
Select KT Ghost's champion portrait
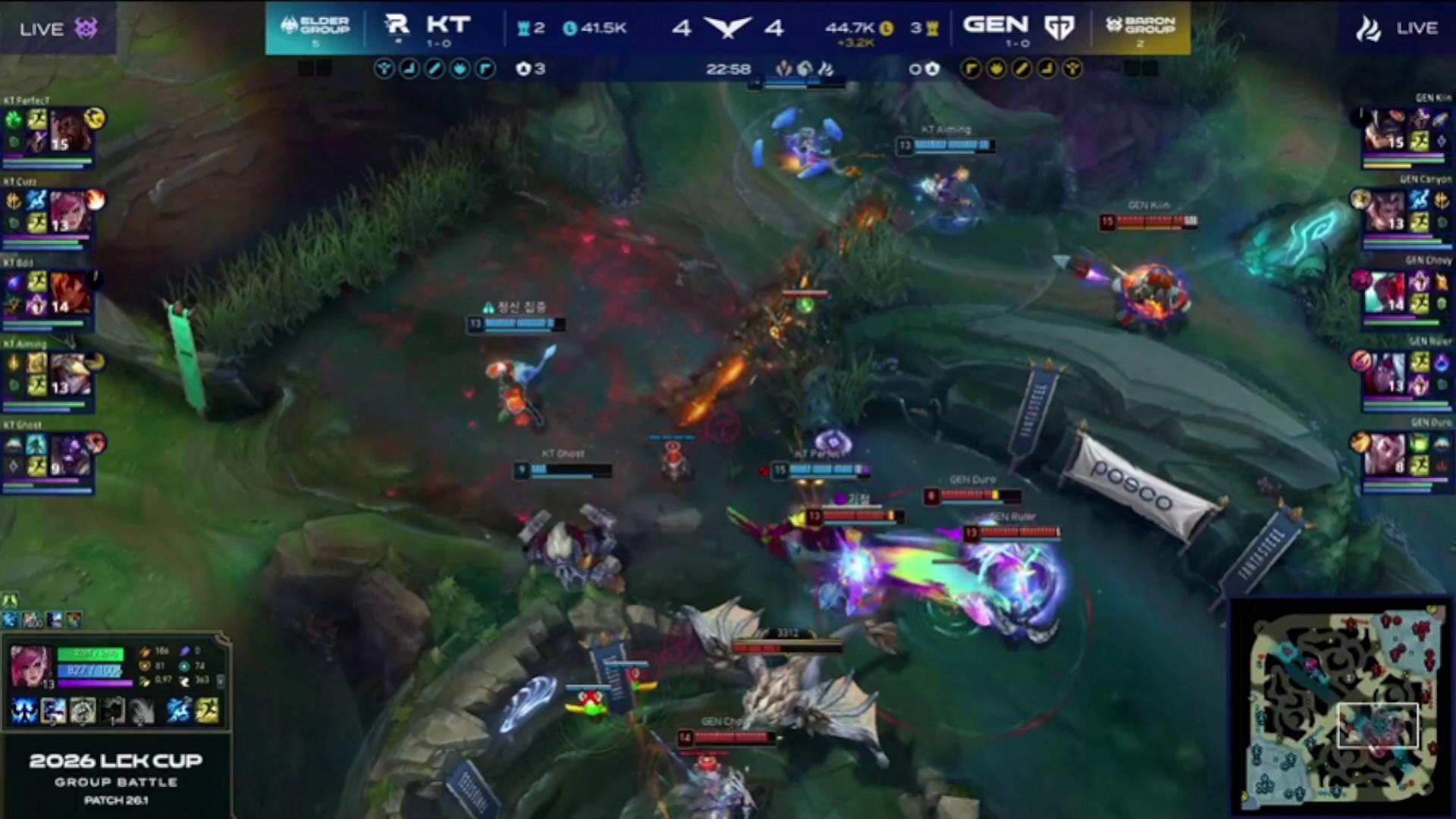(70, 455)
